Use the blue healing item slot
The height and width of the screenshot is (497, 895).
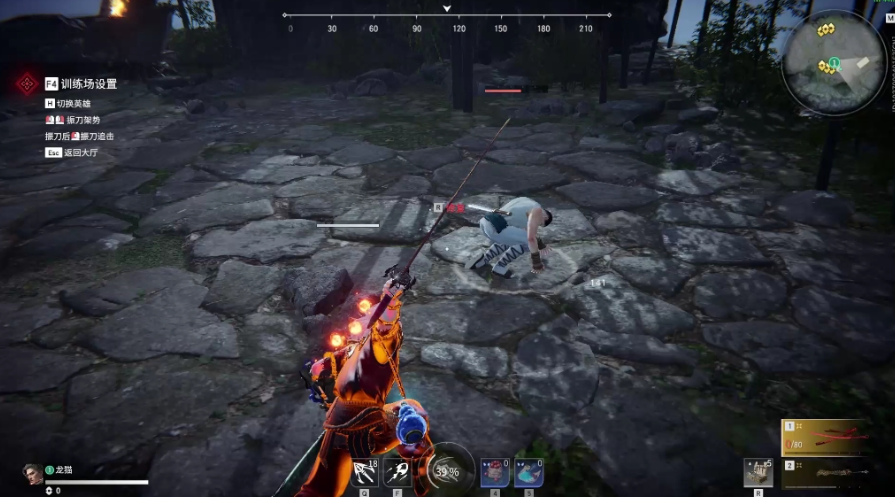(529, 471)
